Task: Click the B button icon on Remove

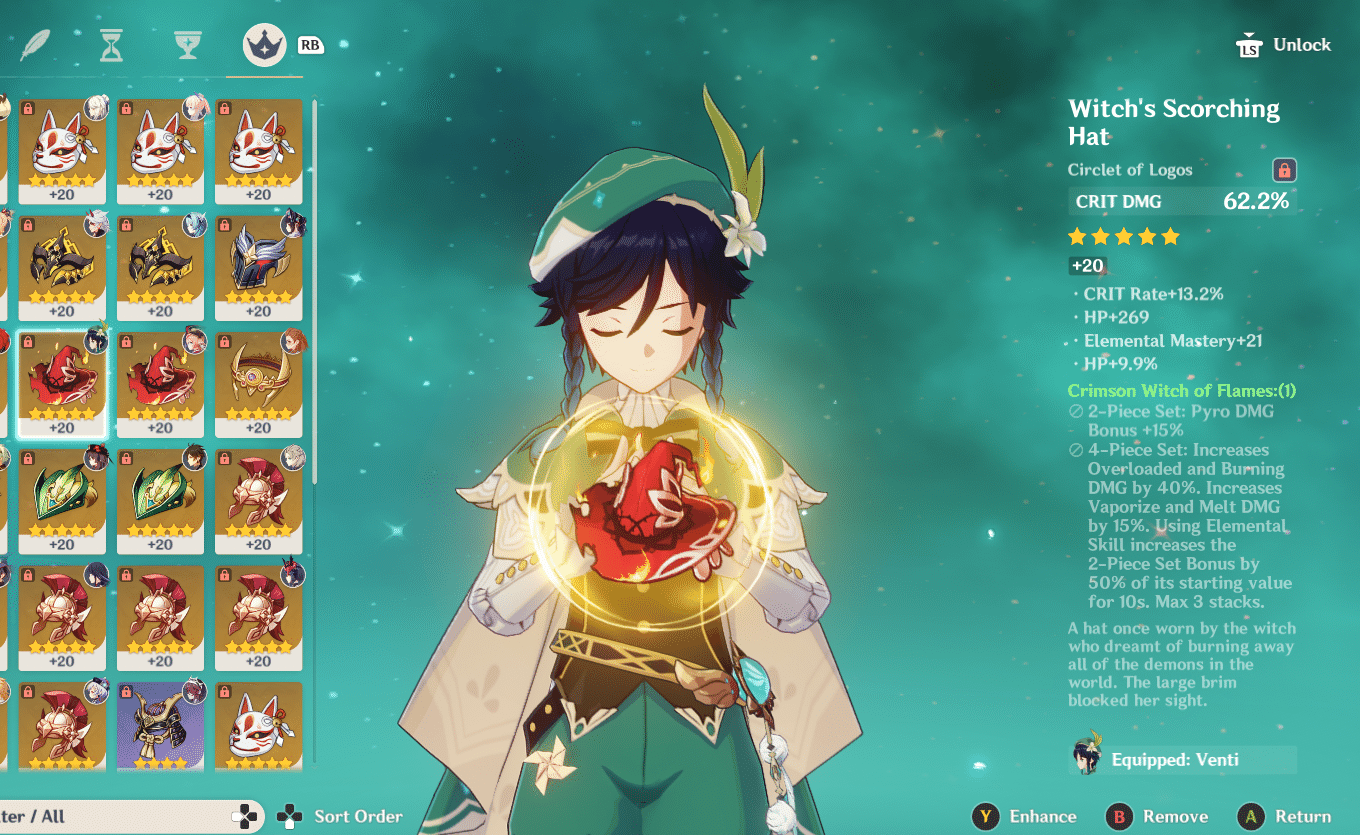Action: tap(1115, 816)
